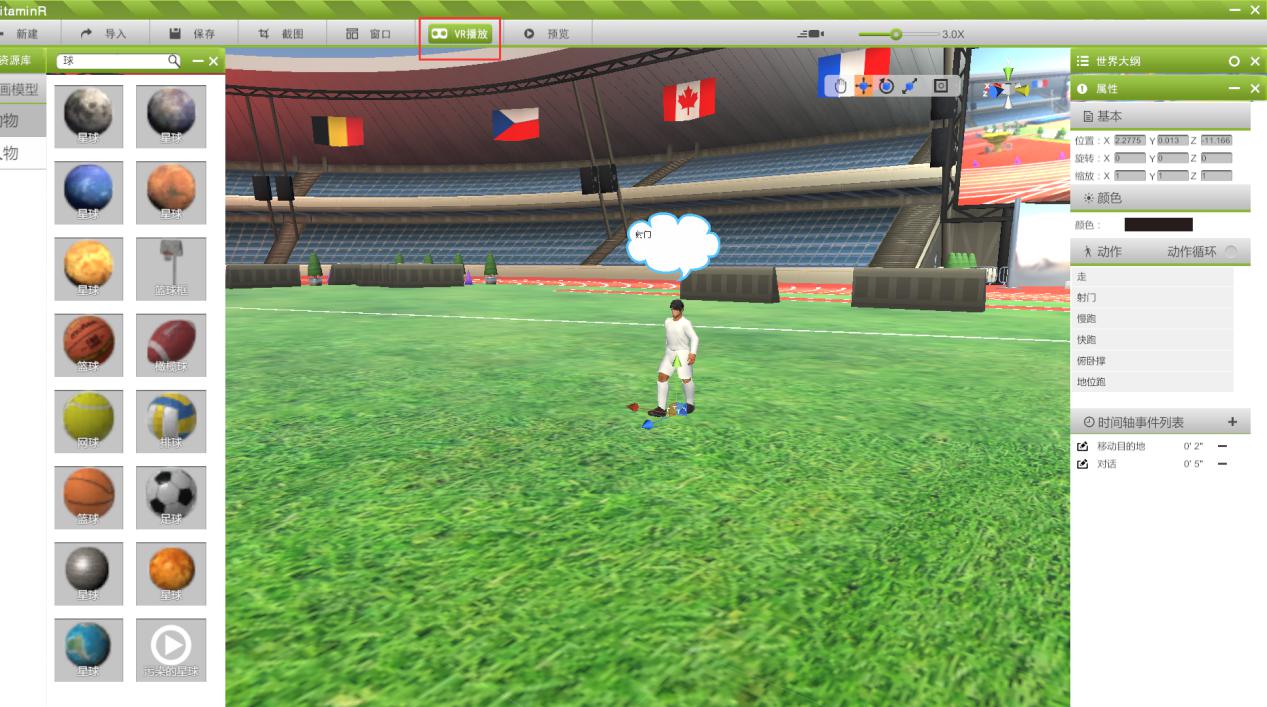Screen dimensions: 1267x707
Task: Choose 导入 (import) in the toolbar
Action: [x=104, y=34]
